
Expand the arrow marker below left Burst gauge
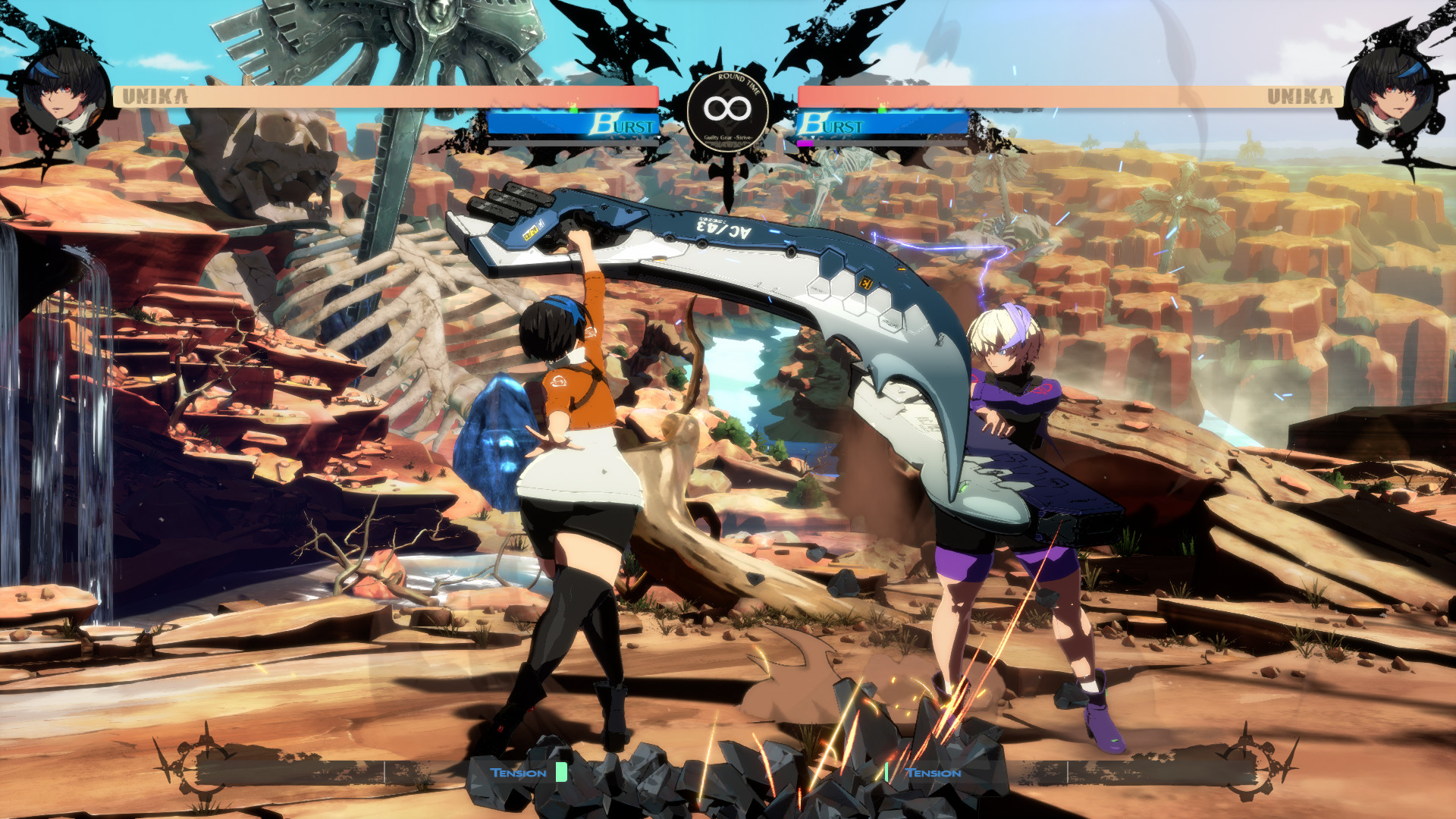[x=659, y=136]
